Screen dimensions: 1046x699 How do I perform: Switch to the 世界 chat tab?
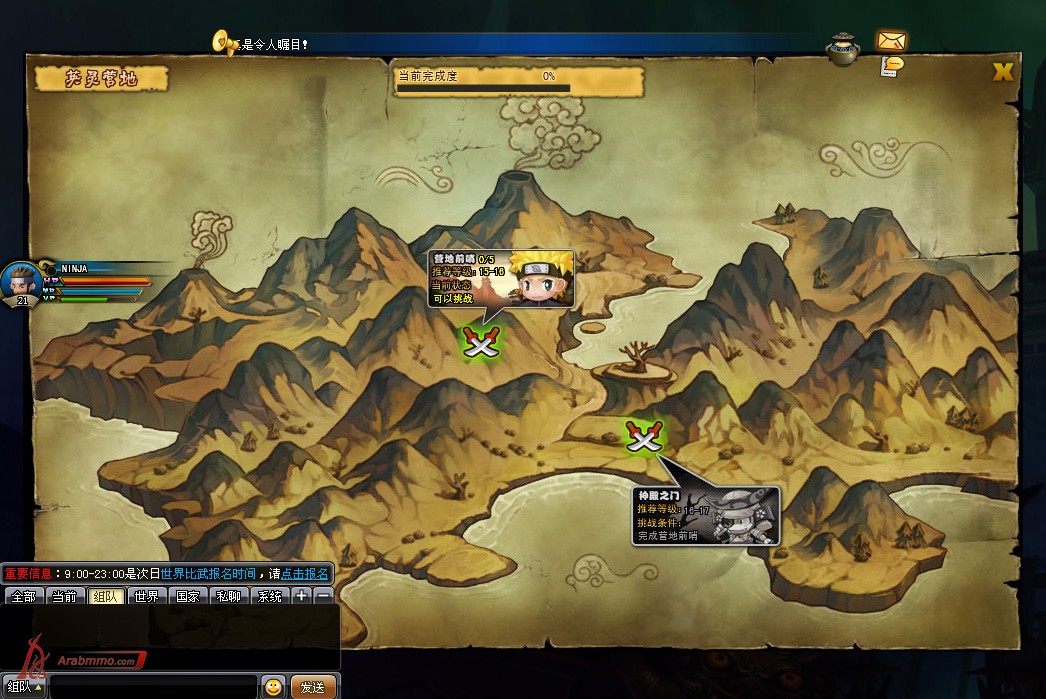(x=146, y=597)
